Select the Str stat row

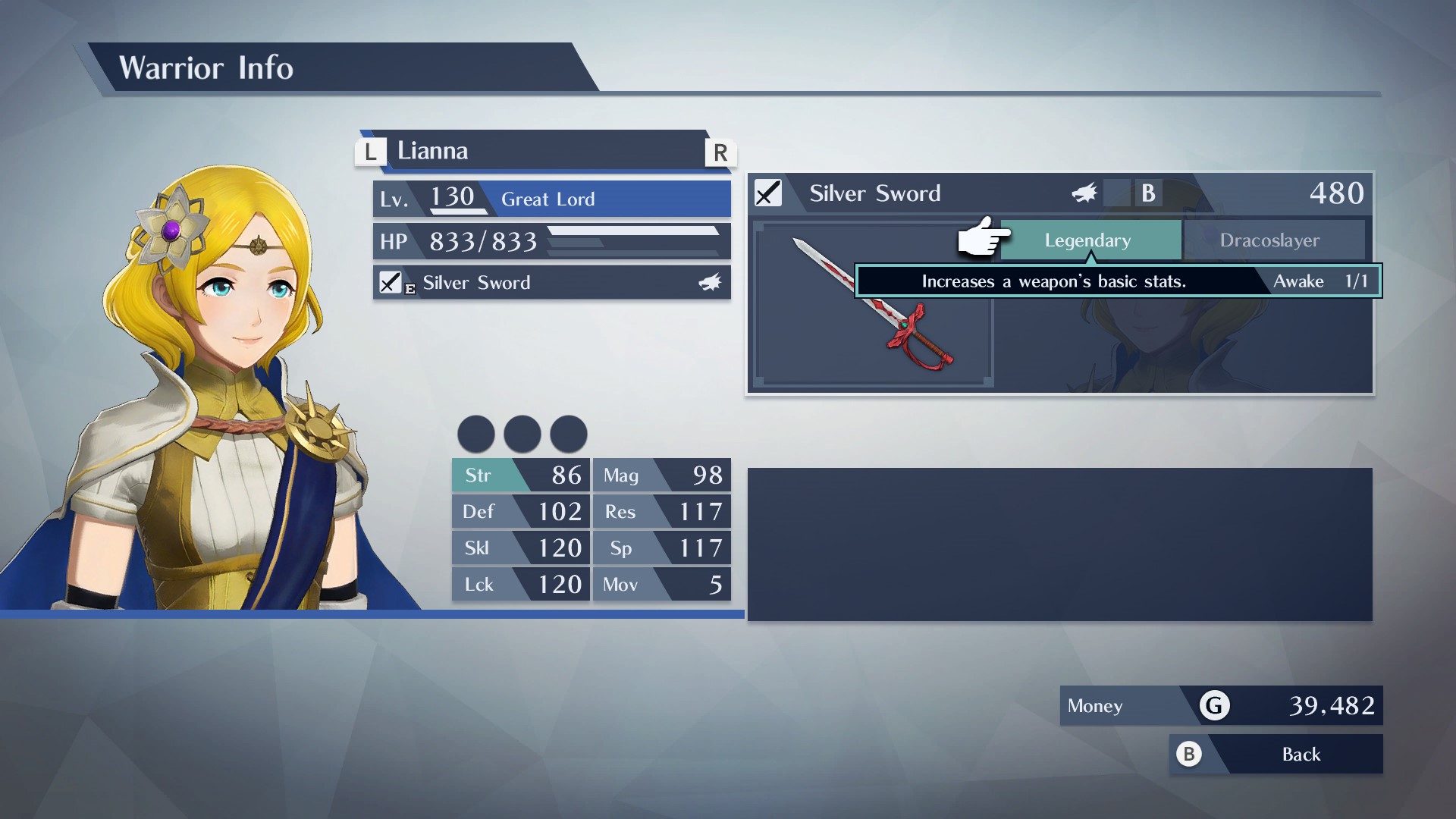[520, 475]
